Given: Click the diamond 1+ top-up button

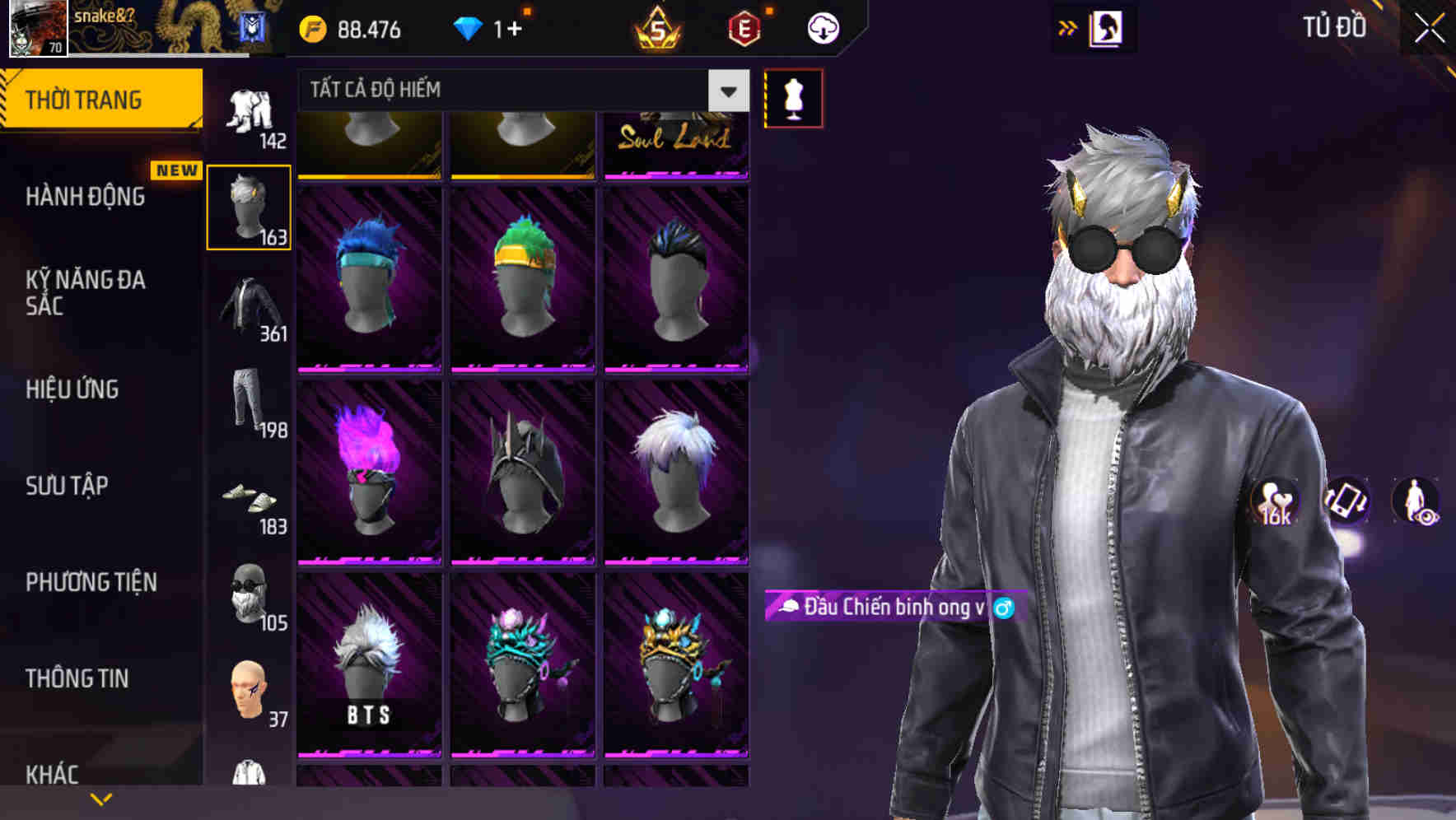Looking at the screenshot, I should (492, 27).
